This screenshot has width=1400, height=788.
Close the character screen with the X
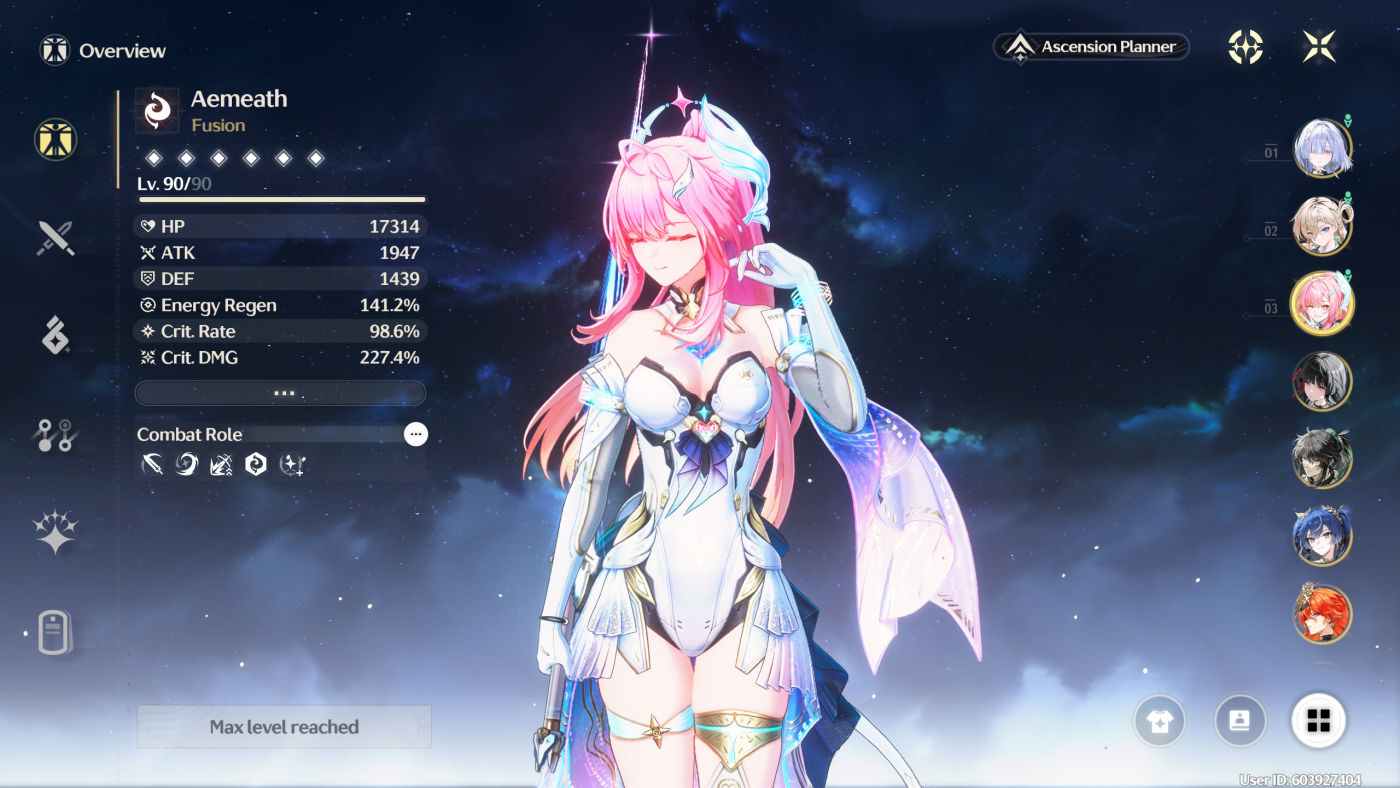(x=1319, y=46)
